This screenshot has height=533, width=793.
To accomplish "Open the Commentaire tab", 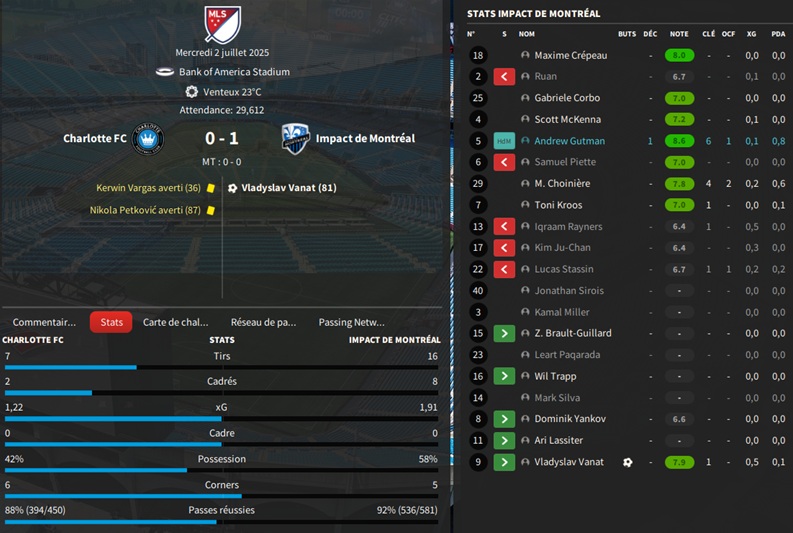I will pyautogui.click(x=44, y=322).
